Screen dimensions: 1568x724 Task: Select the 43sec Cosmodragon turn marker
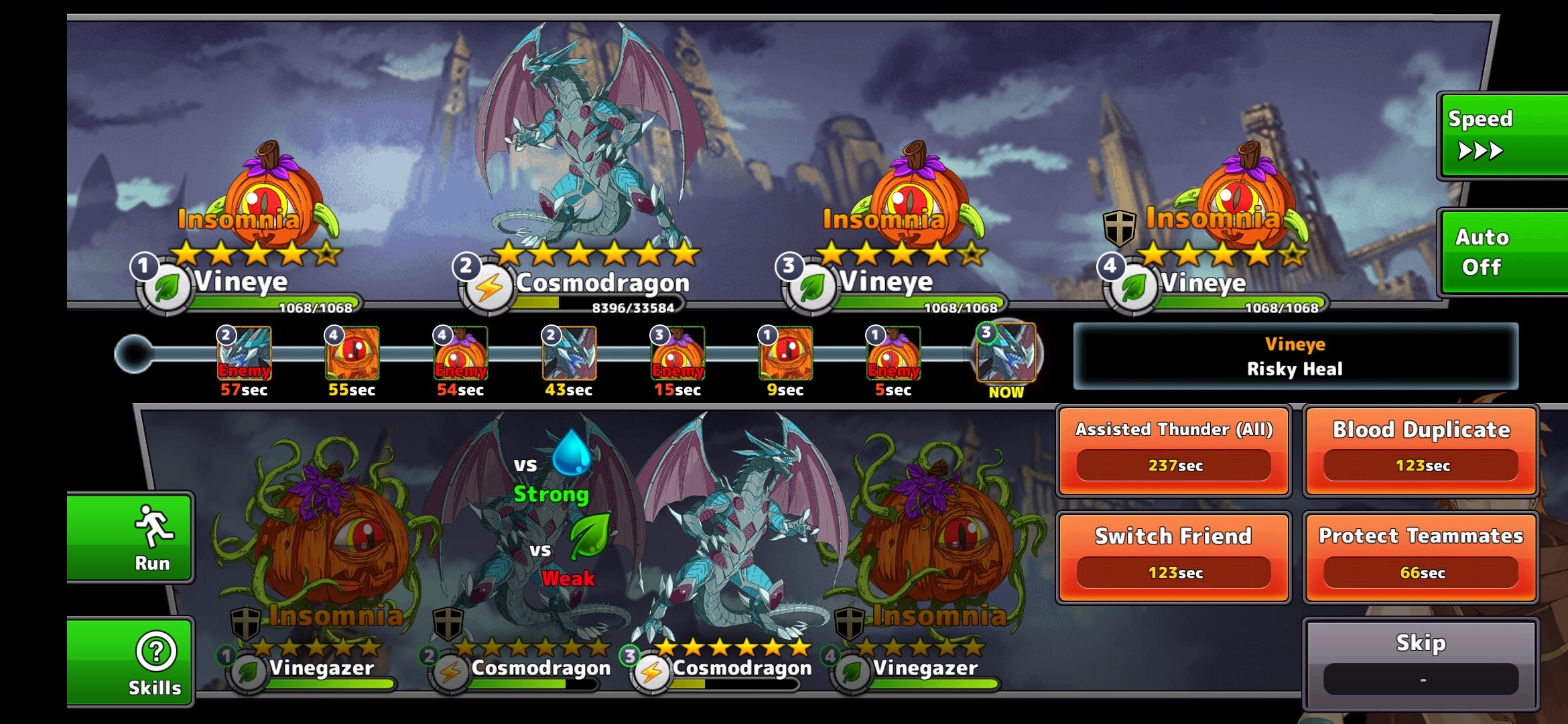(x=569, y=354)
